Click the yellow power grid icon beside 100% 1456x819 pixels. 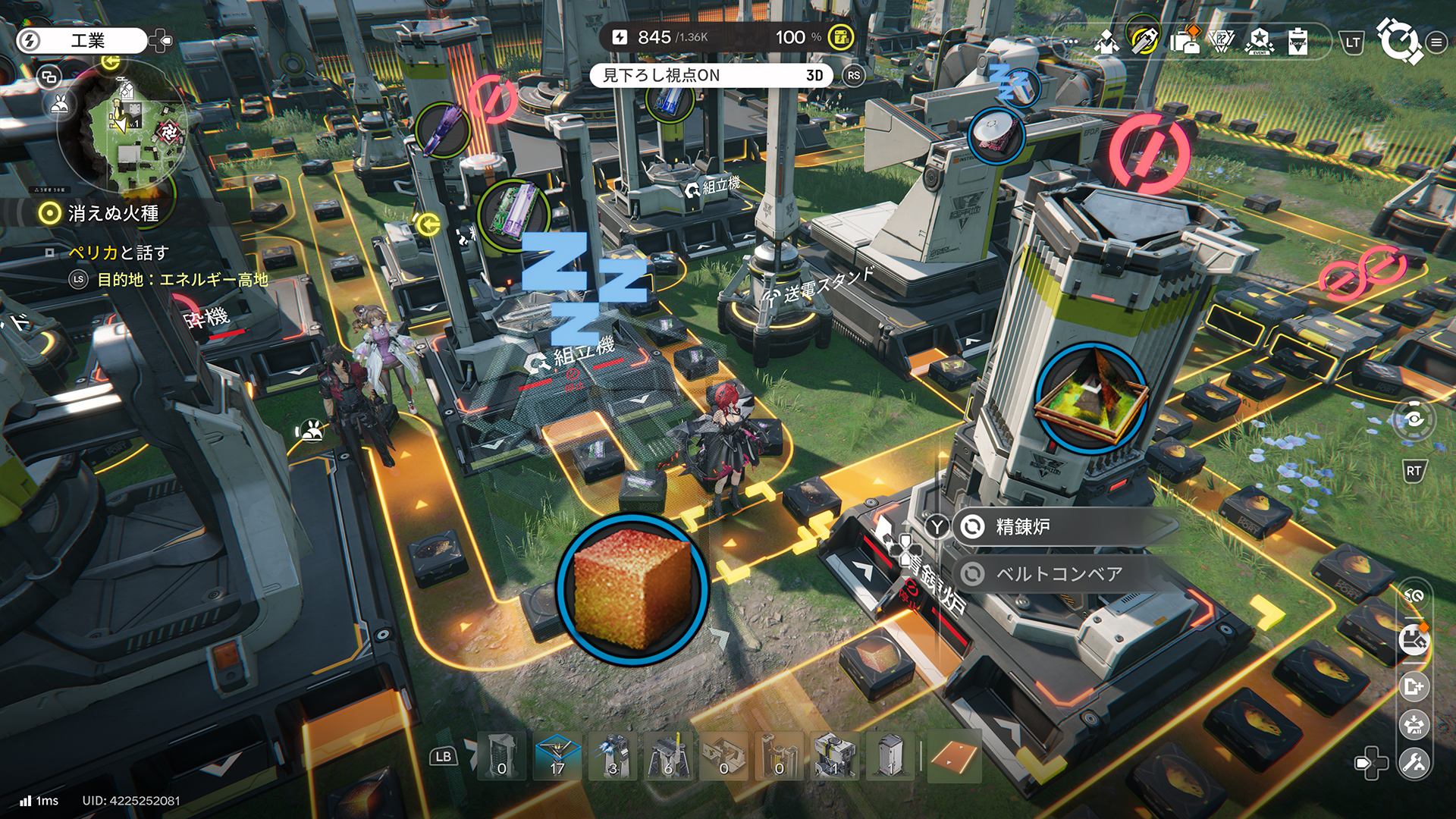[x=840, y=37]
